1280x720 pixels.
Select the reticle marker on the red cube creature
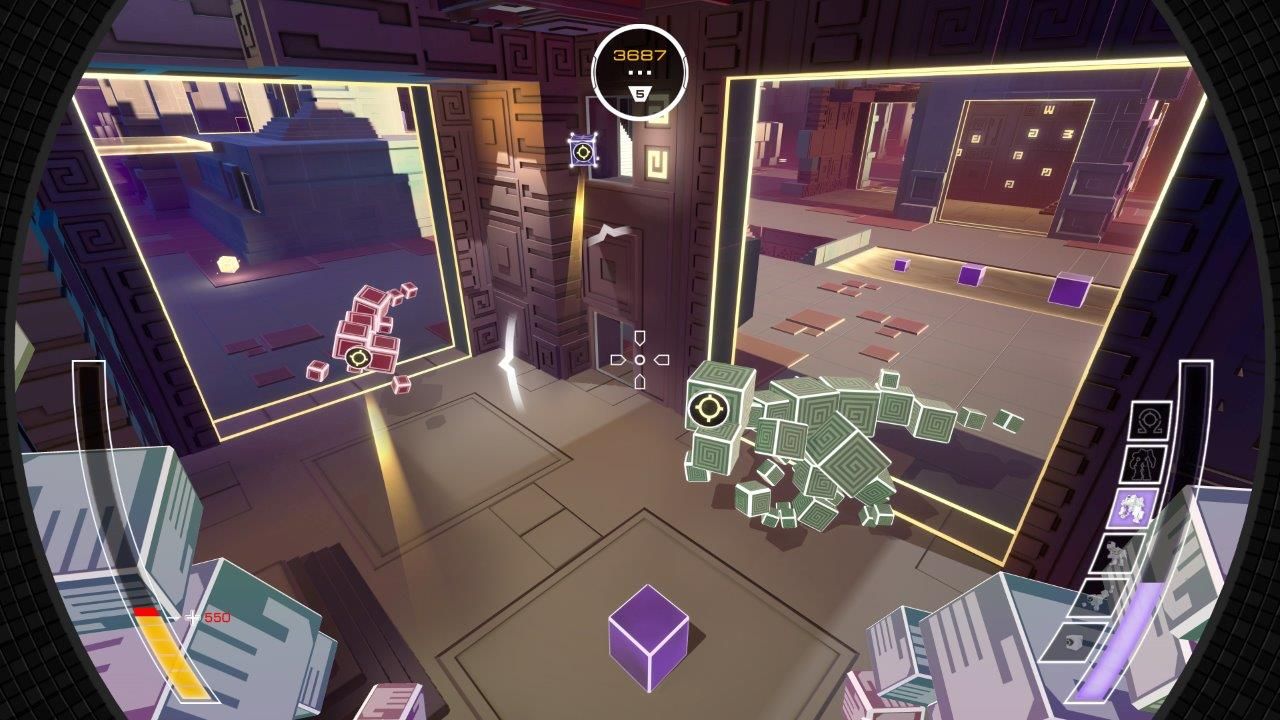356,359
